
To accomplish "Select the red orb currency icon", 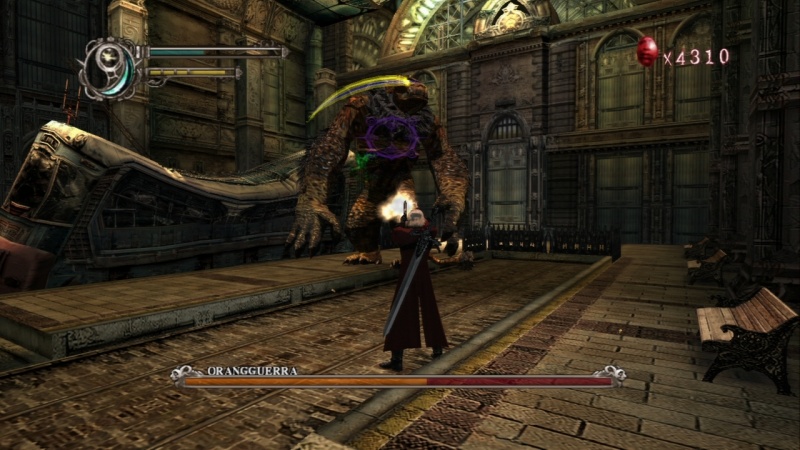I will tap(647, 52).
